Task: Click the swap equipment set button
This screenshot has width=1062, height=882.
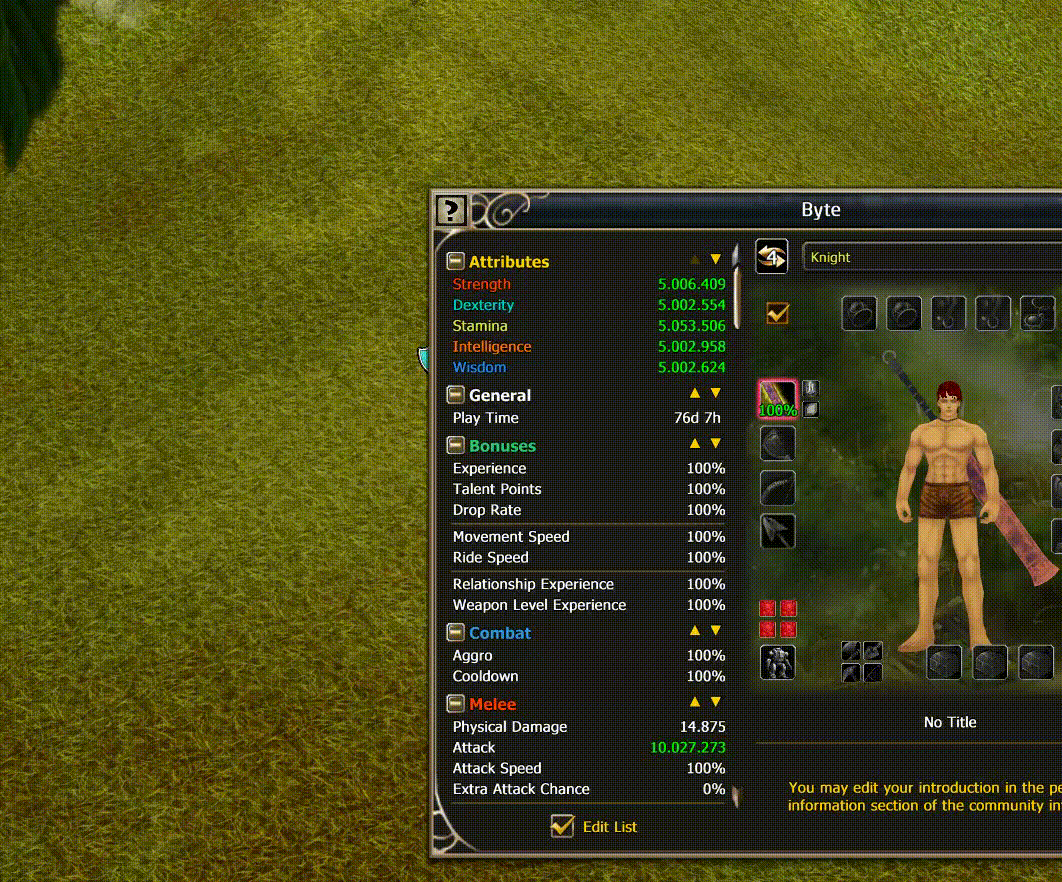Action: tap(771, 256)
